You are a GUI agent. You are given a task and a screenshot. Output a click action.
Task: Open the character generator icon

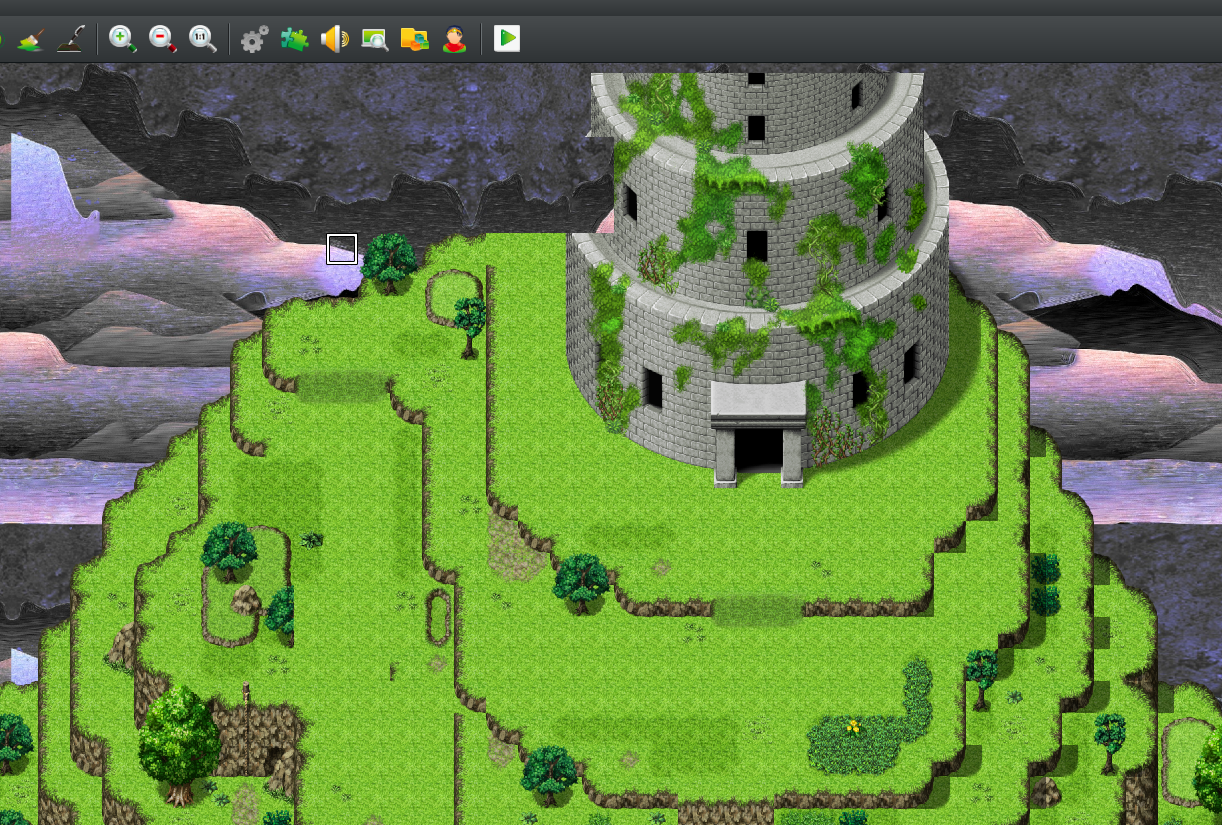pyautogui.click(x=455, y=40)
